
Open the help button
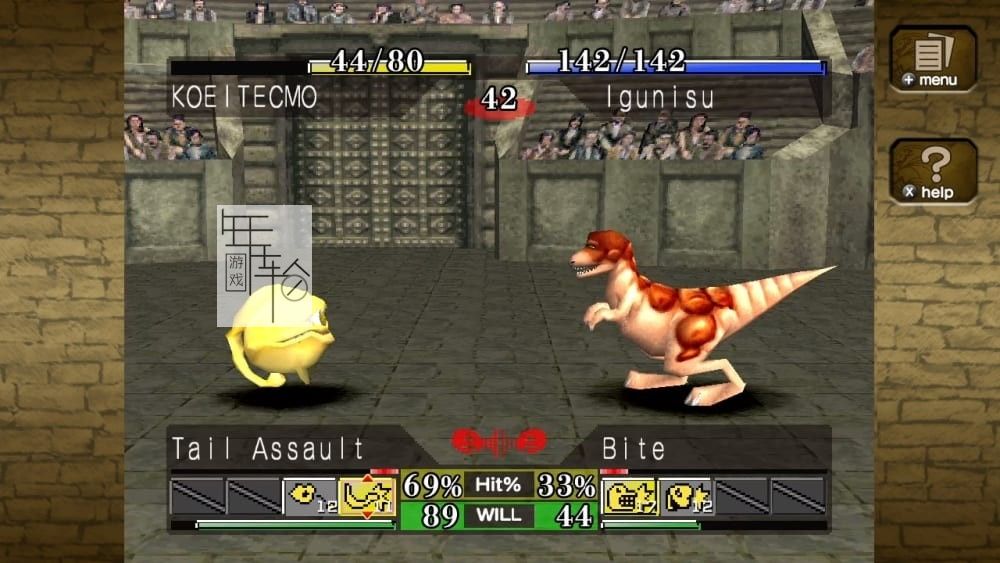point(932,171)
